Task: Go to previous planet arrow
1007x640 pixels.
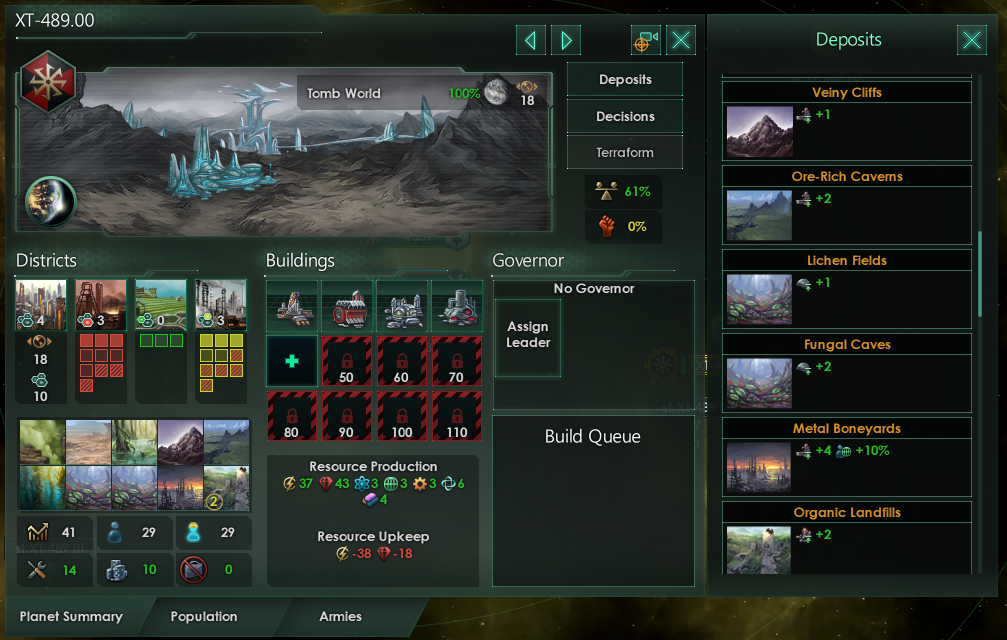Action: click(530, 40)
